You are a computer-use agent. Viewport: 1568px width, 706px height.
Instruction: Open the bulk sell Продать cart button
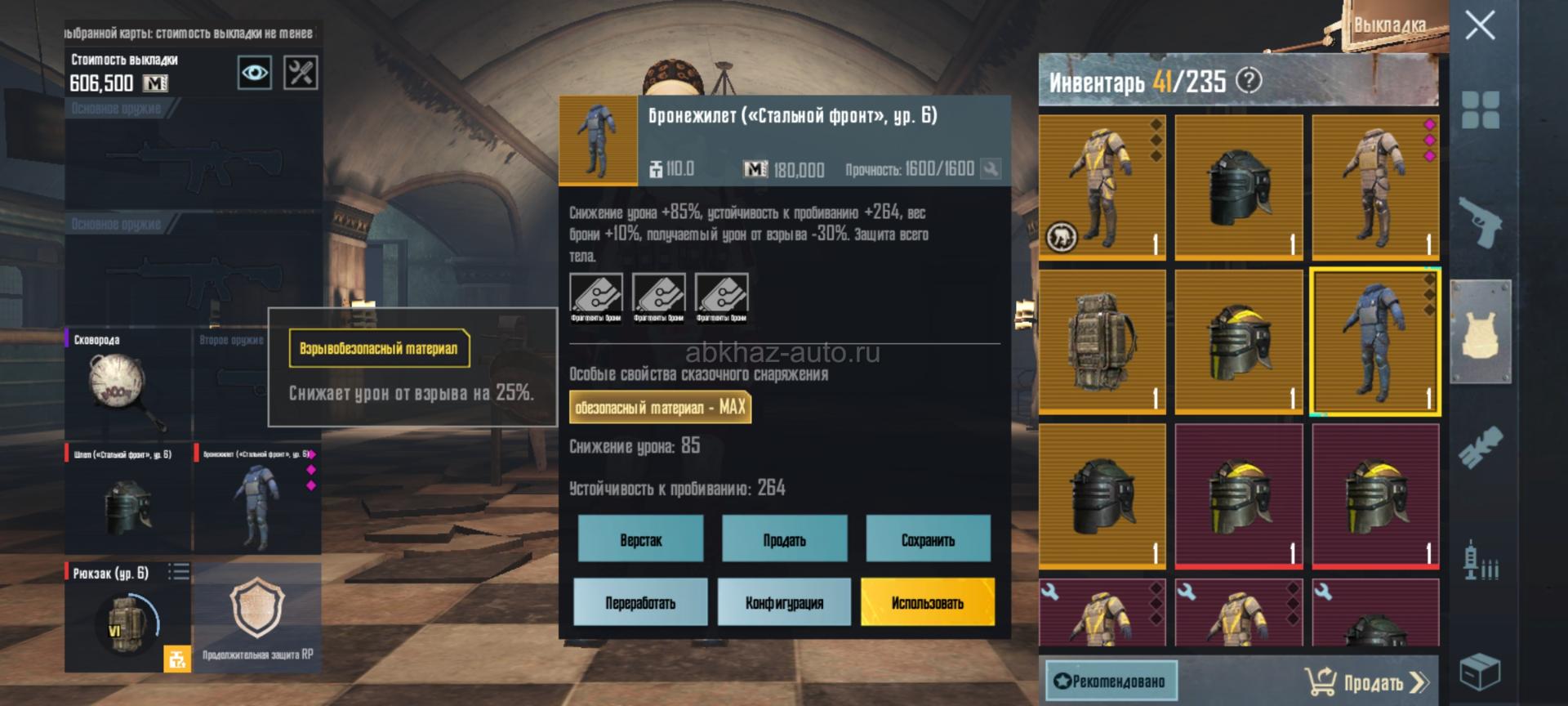click(1365, 681)
